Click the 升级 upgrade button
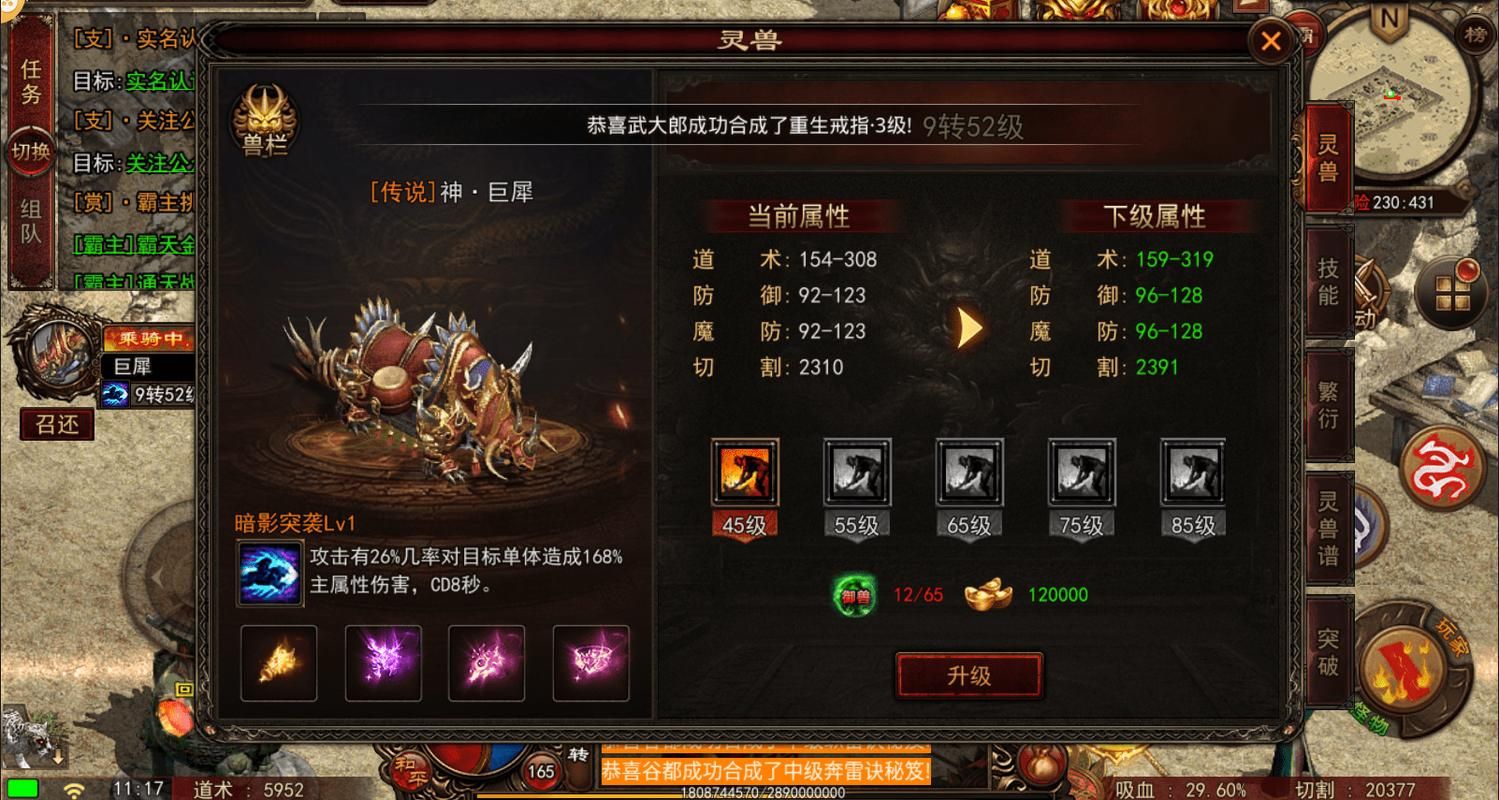1499x800 pixels. 968,675
